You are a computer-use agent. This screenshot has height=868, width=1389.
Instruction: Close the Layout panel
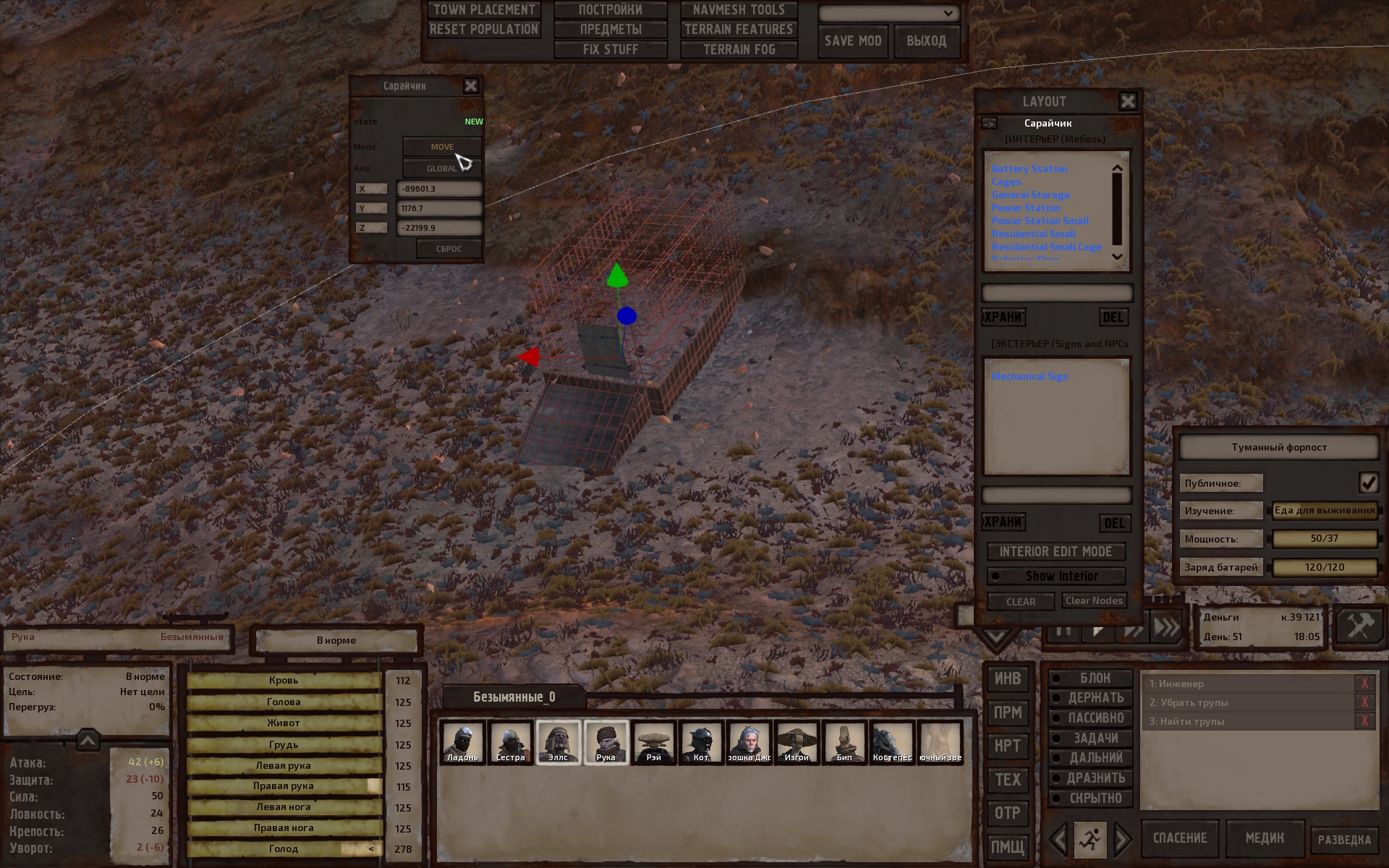point(1127,101)
